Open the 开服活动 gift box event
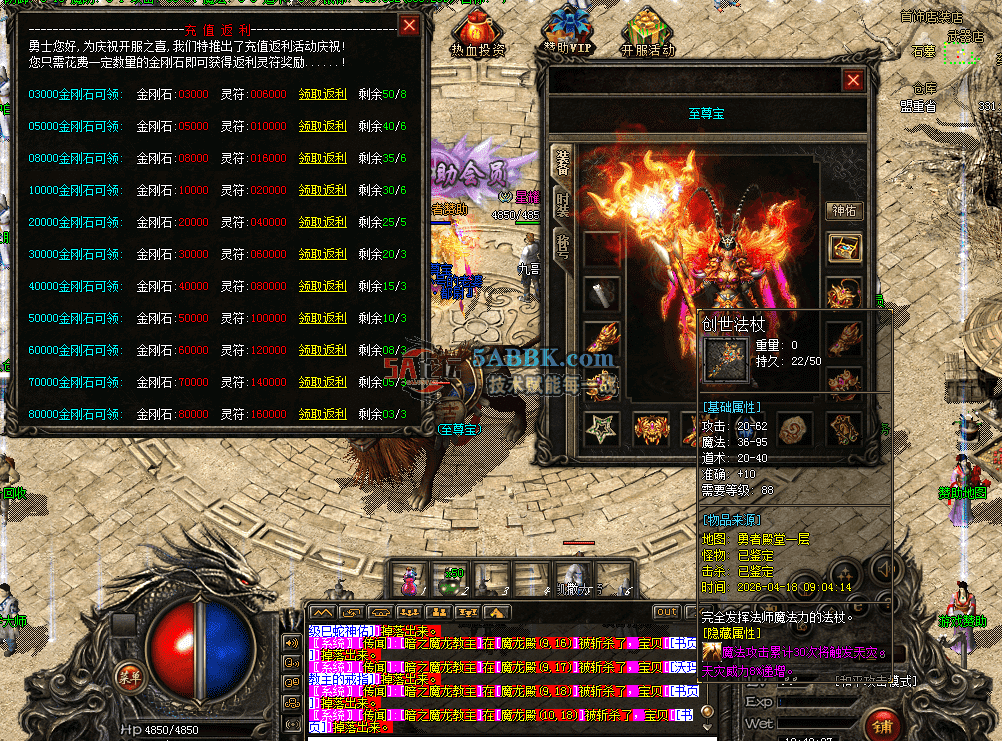 pyautogui.click(x=647, y=33)
